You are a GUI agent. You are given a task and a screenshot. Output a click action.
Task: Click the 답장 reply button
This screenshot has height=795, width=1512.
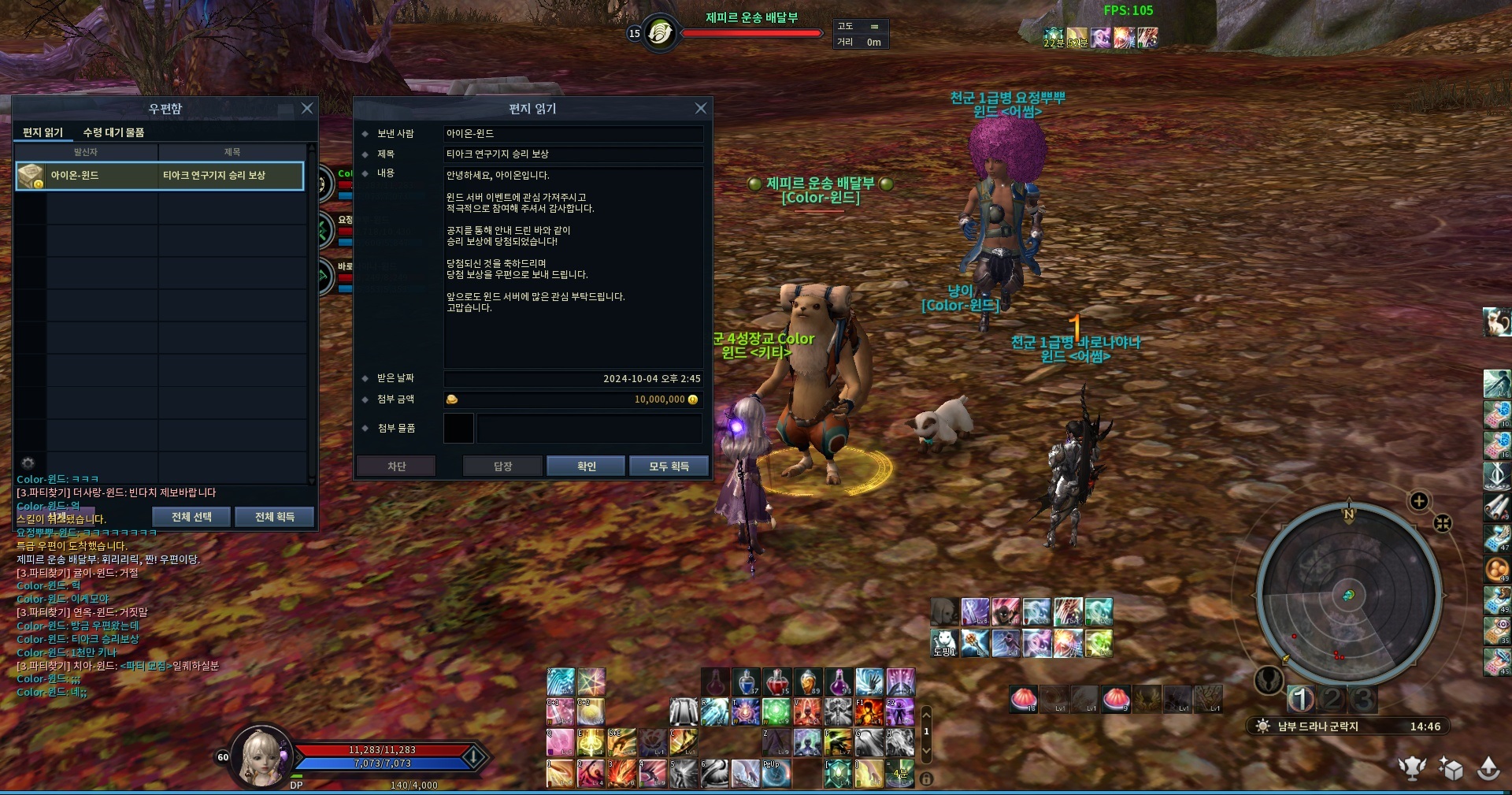point(502,466)
